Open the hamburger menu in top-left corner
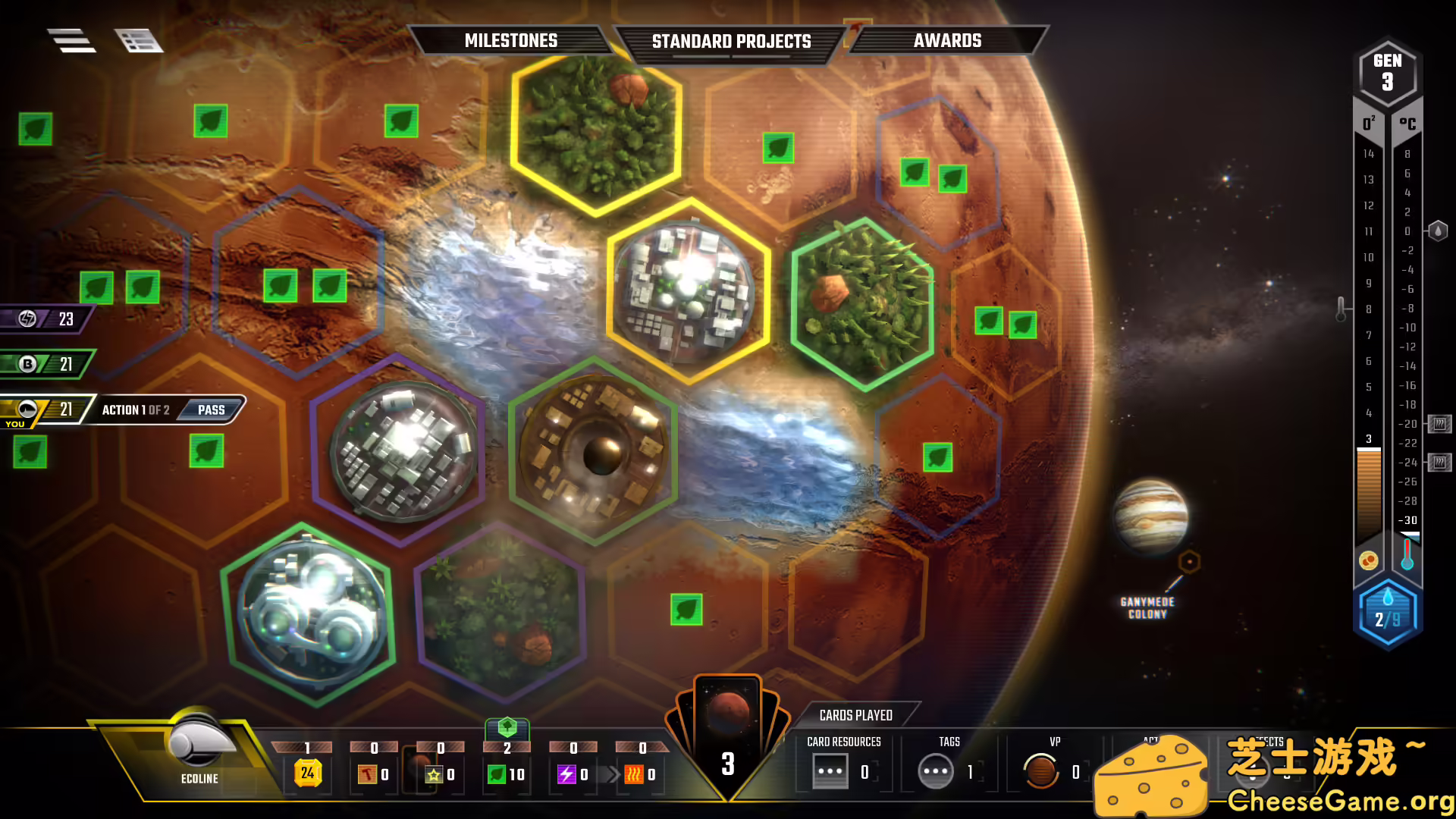This screenshot has width=1456, height=819. coord(72,40)
